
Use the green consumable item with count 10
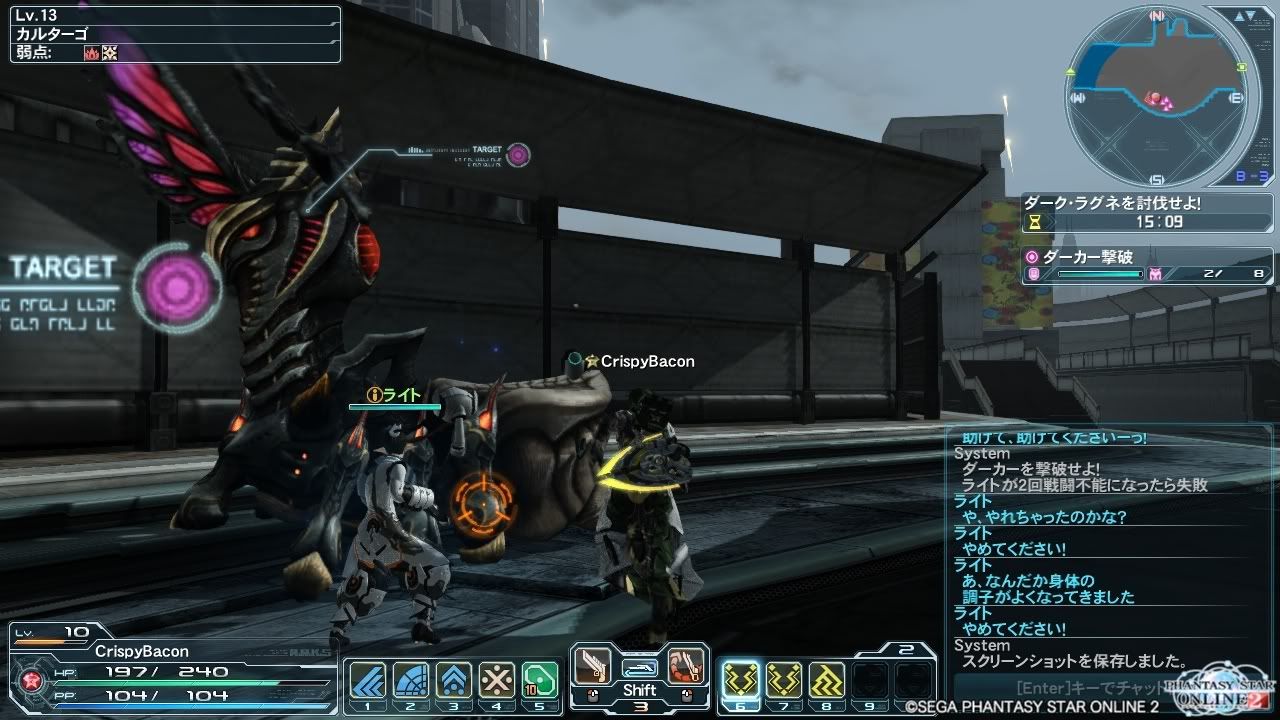point(539,680)
